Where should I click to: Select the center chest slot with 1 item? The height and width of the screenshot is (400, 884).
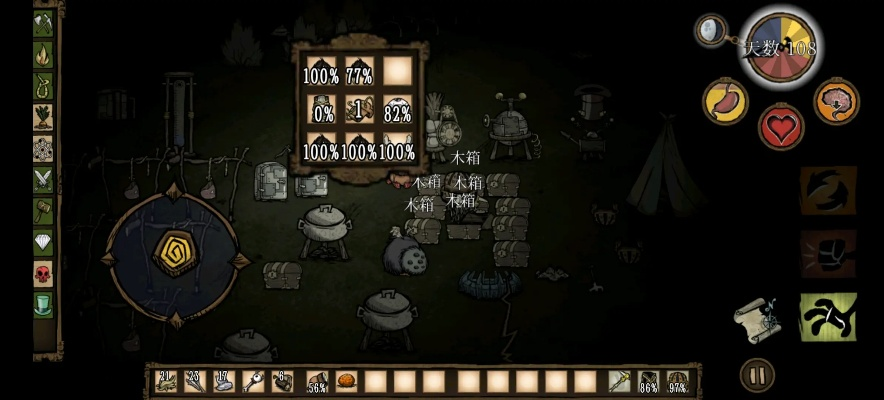[359, 110]
